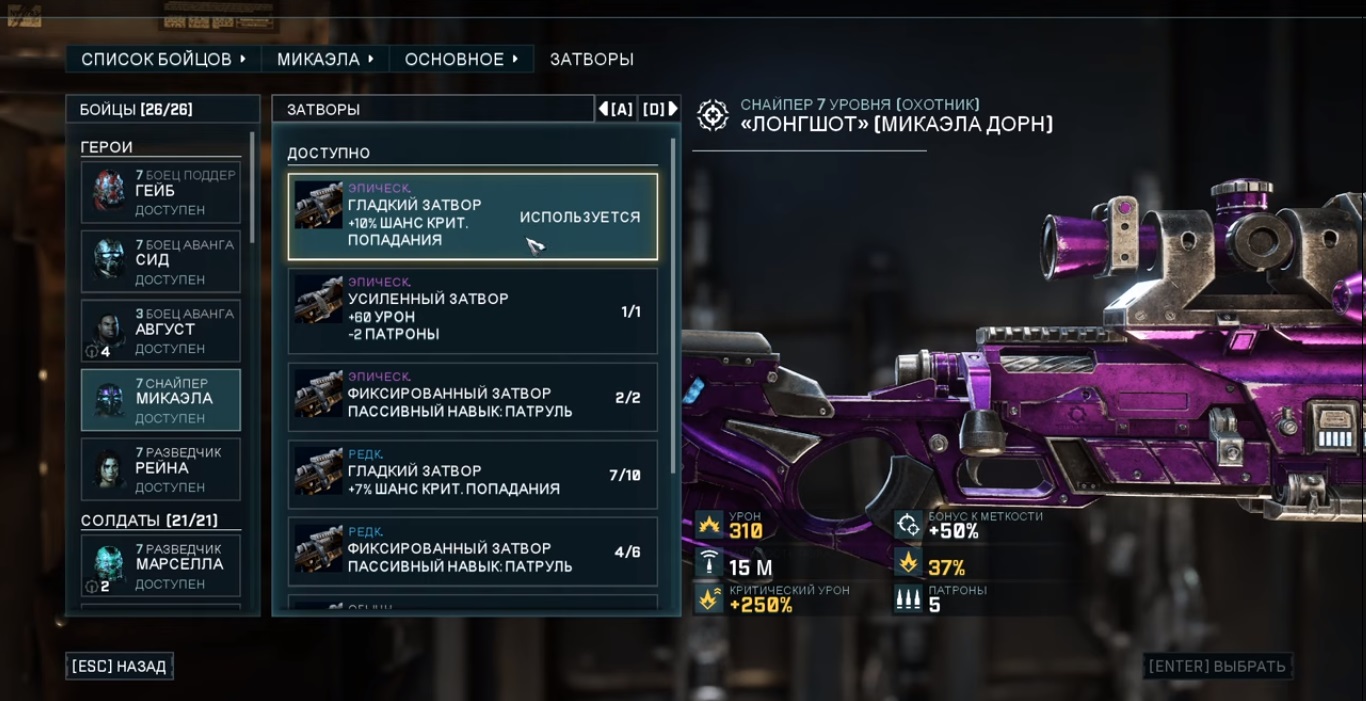
Task: Choose scout Рейна from the heroes list
Action: (161, 469)
